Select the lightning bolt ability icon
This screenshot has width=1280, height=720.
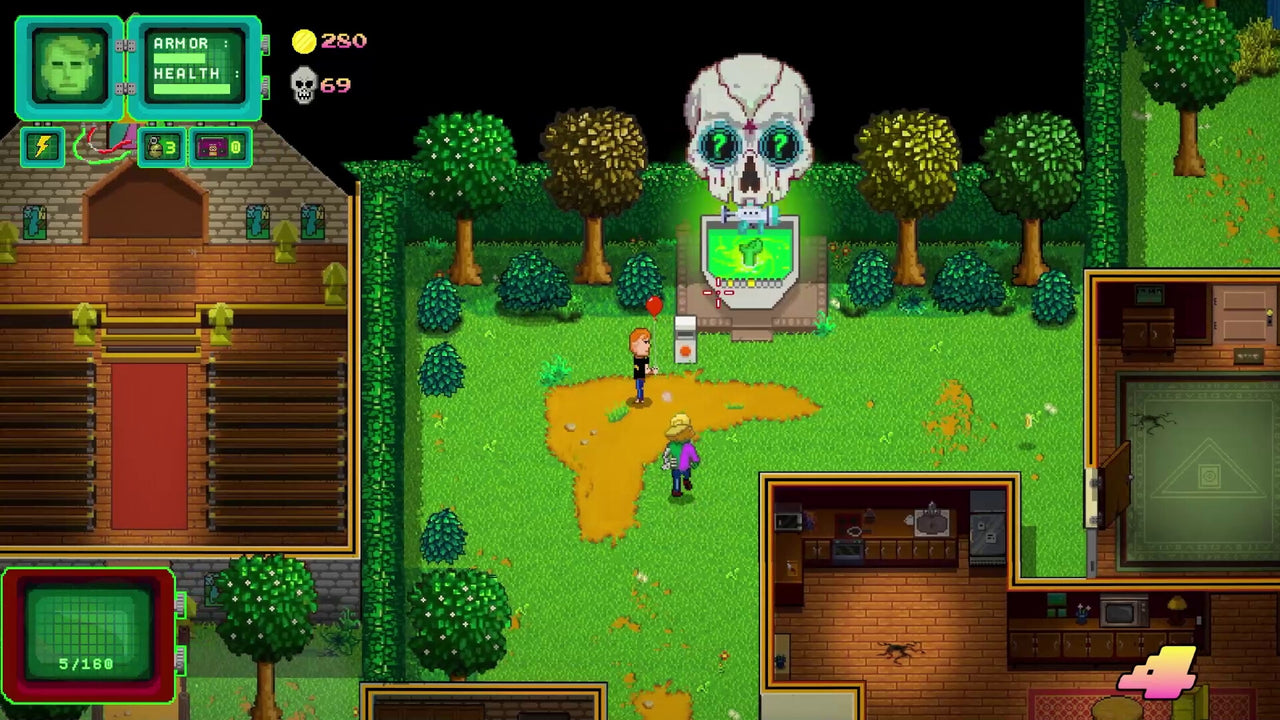point(42,147)
